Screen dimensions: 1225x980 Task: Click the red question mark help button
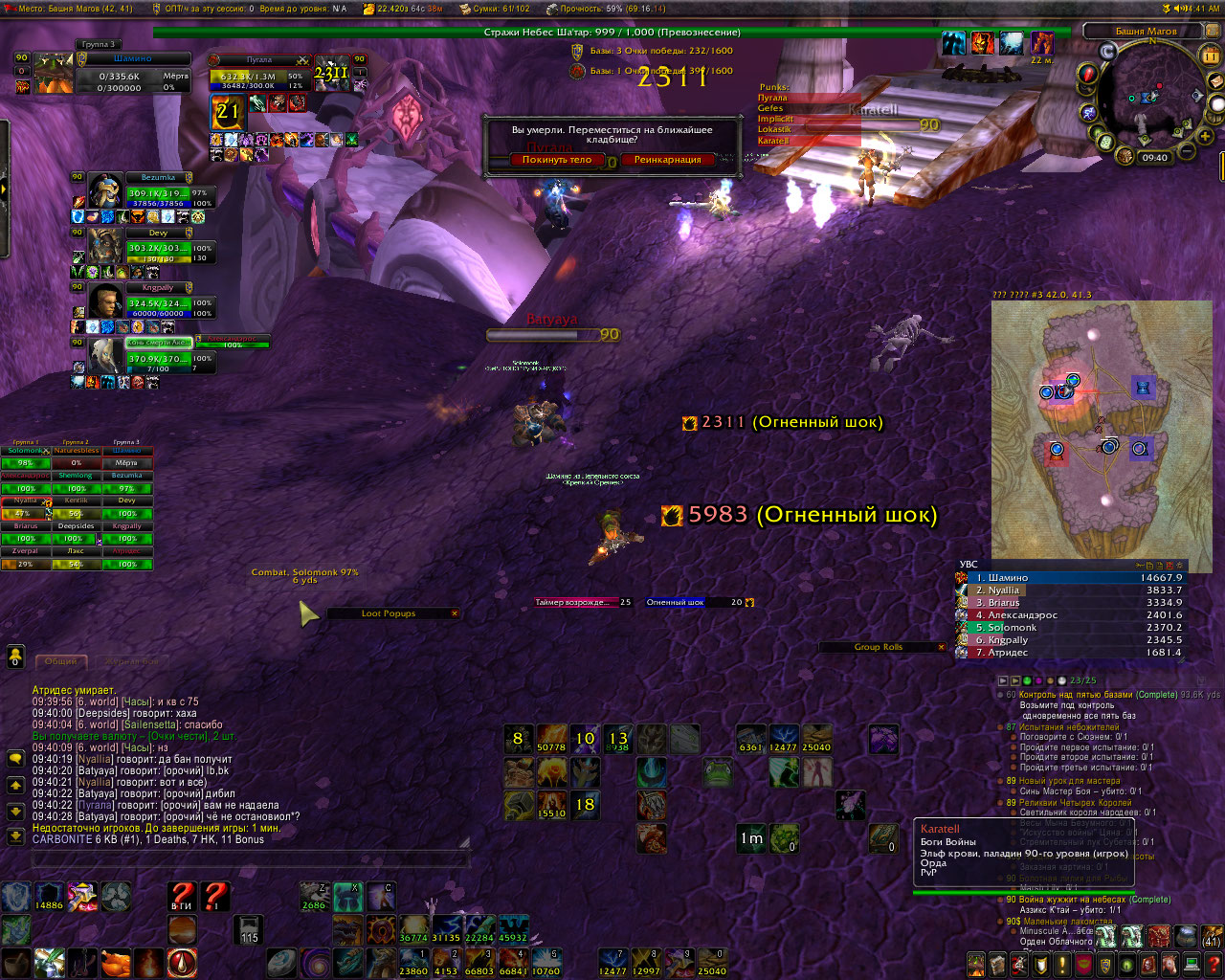coord(182,896)
